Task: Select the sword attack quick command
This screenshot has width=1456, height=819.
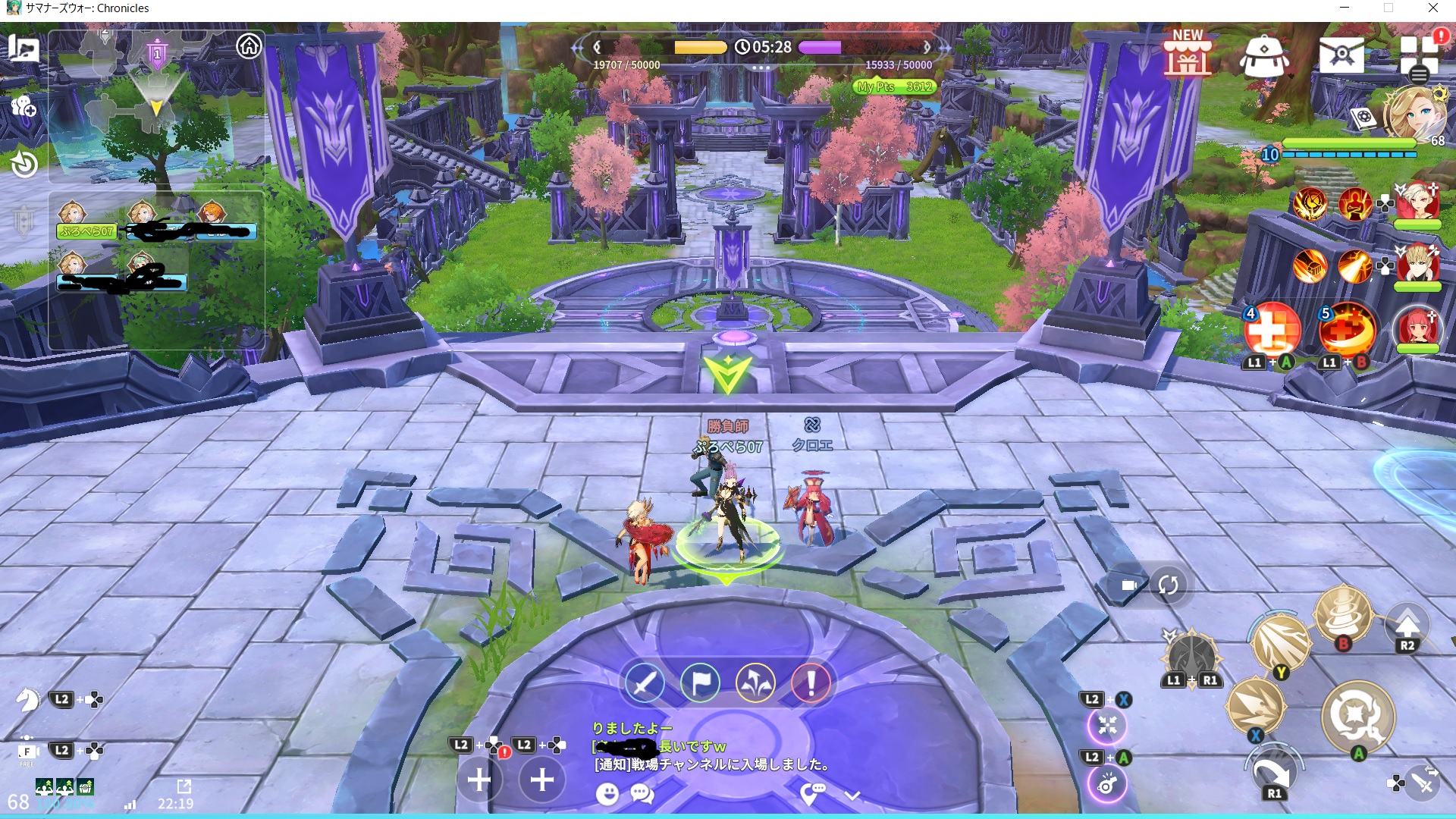Action: (645, 683)
